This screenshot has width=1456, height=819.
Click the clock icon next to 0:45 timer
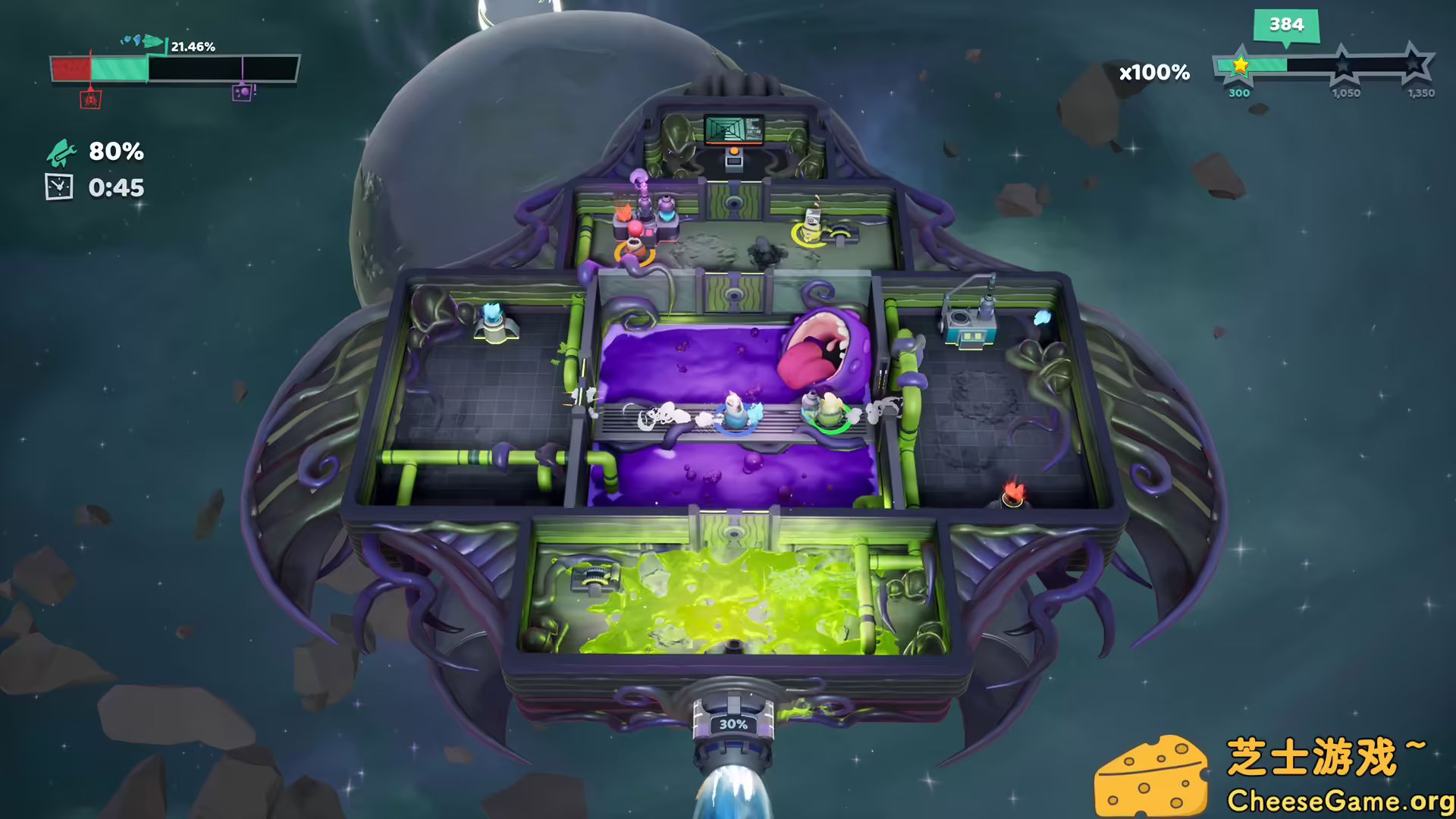pyautogui.click(x=59, y=187)
